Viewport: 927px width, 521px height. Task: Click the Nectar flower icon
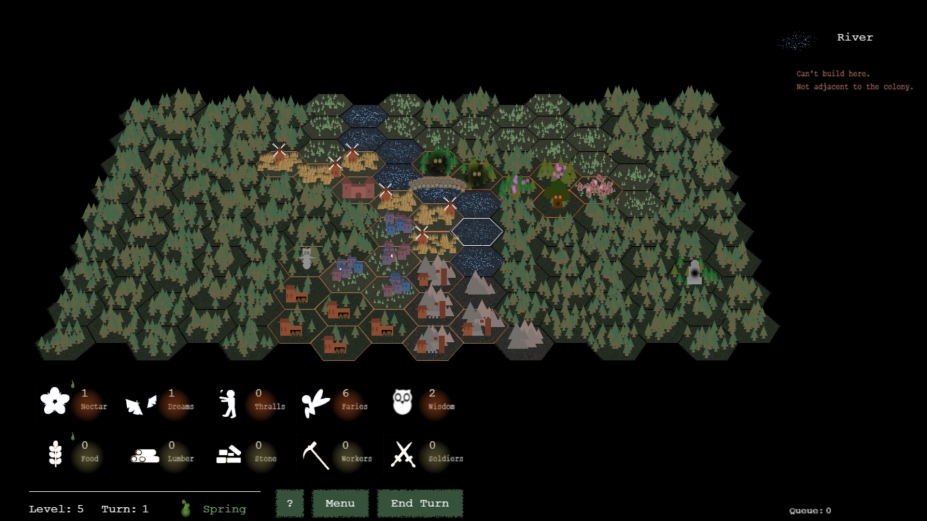[x=54, y=401]
